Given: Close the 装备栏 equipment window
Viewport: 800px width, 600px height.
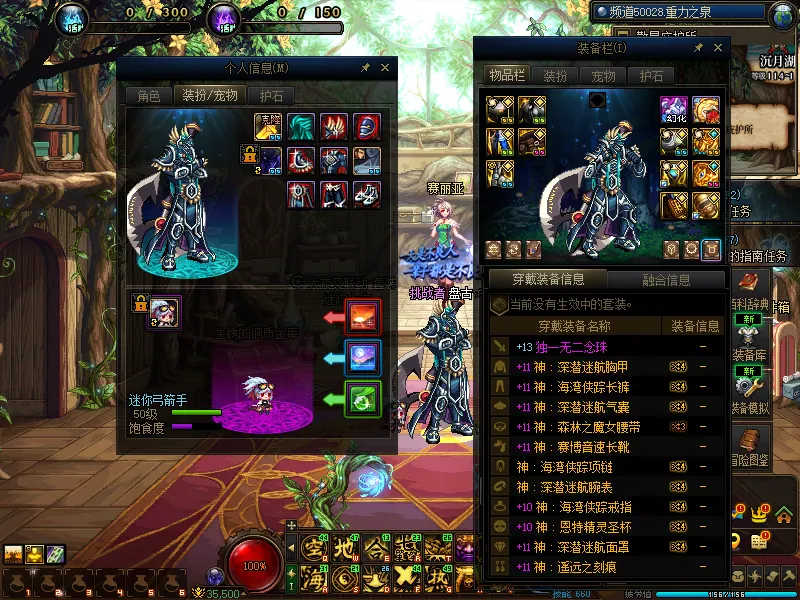Looking at the screenshot, I should point(717,48).
